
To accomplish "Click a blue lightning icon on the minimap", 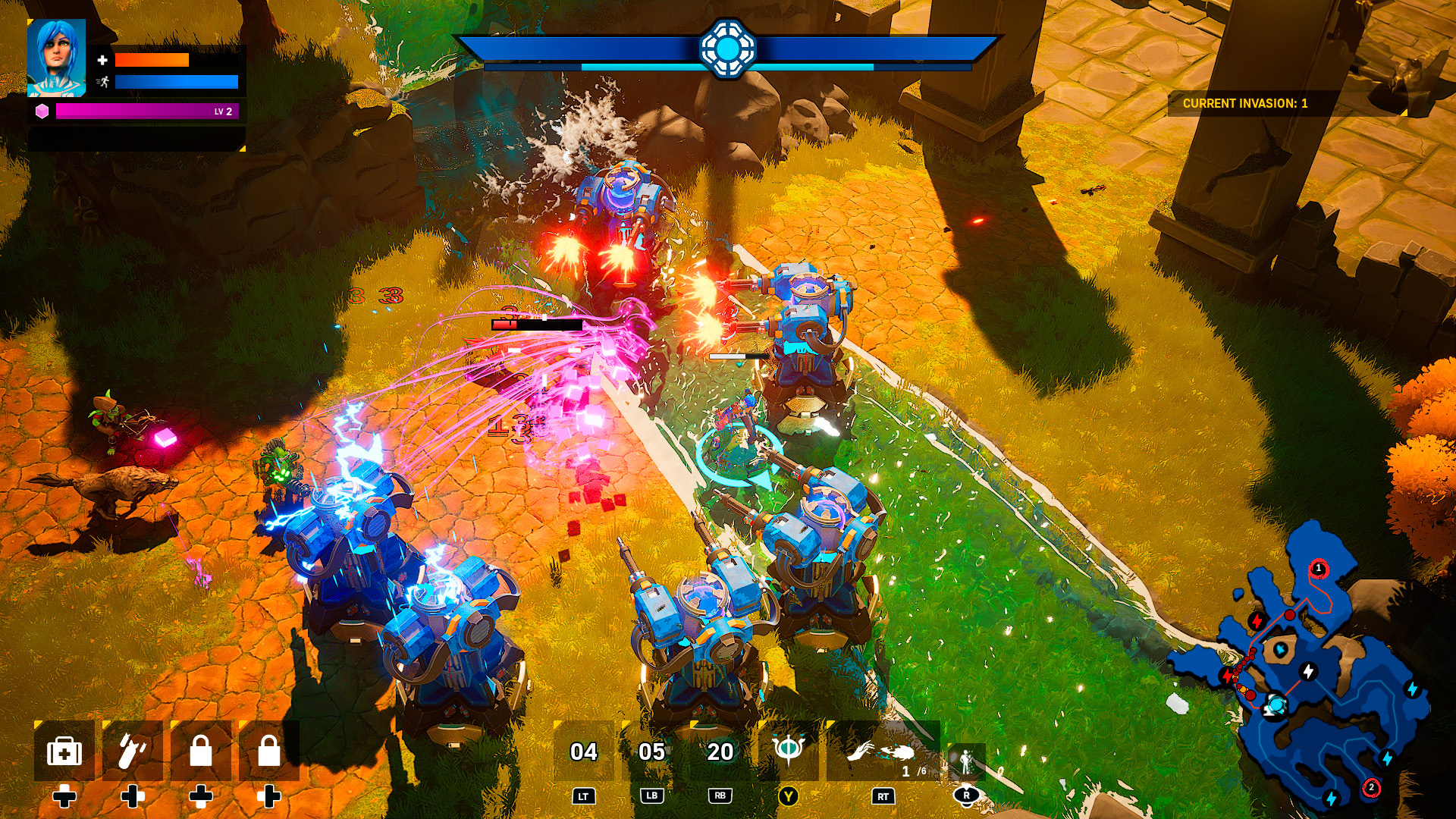I will tap(1412, 689).
